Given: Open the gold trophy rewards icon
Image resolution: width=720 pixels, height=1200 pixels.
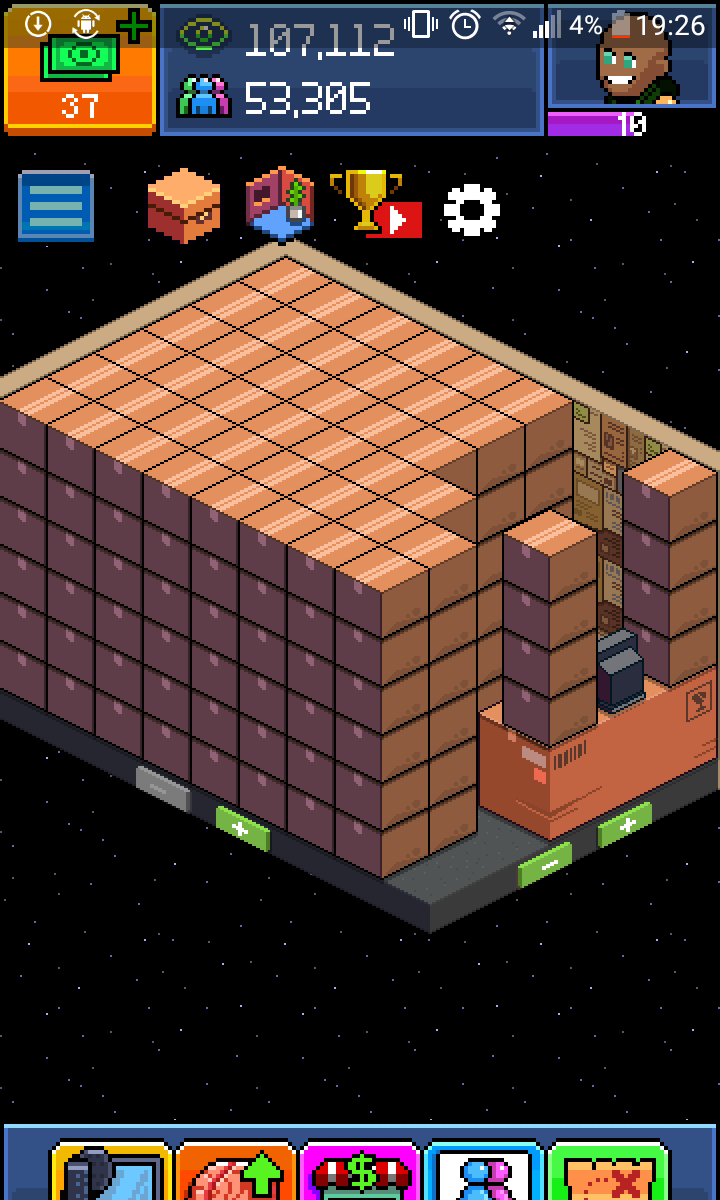Looking at the screenshot, I should (374, 203).
